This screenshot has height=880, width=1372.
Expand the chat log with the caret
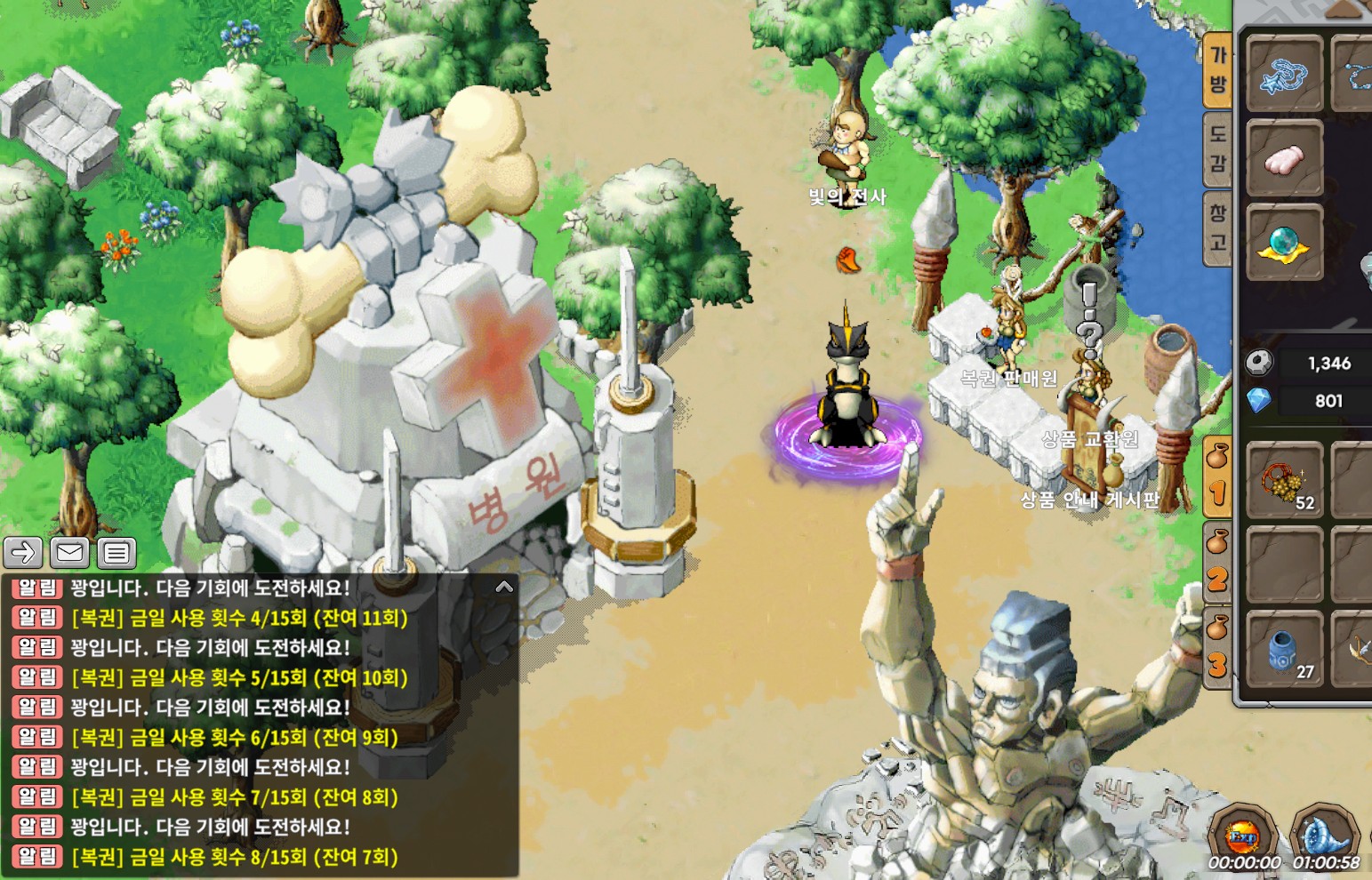pyautogui.click(x=504, y=587)
